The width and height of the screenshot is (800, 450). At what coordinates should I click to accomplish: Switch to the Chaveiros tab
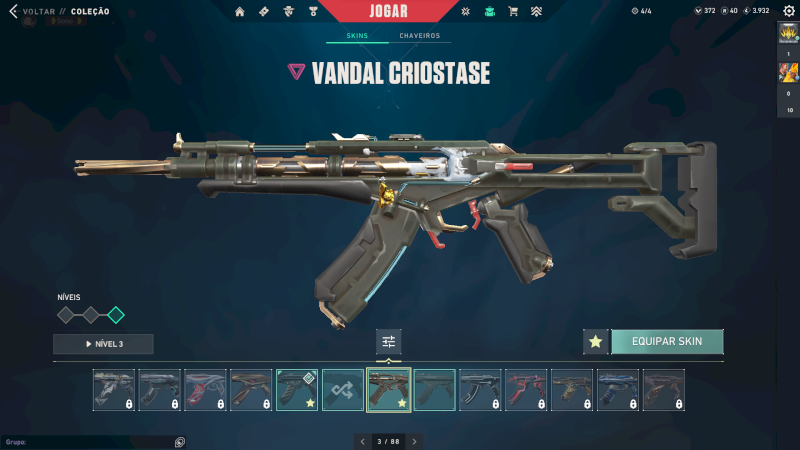pos(419,36)
